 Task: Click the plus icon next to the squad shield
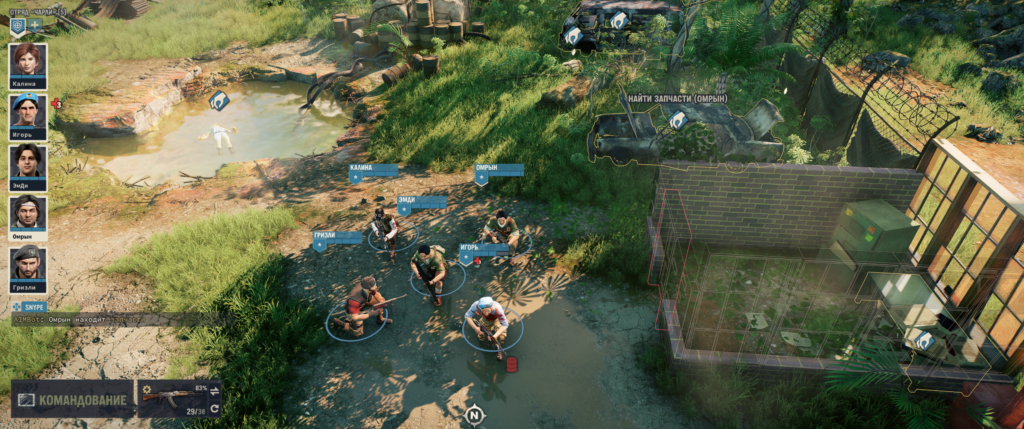(x=35, y=24)
